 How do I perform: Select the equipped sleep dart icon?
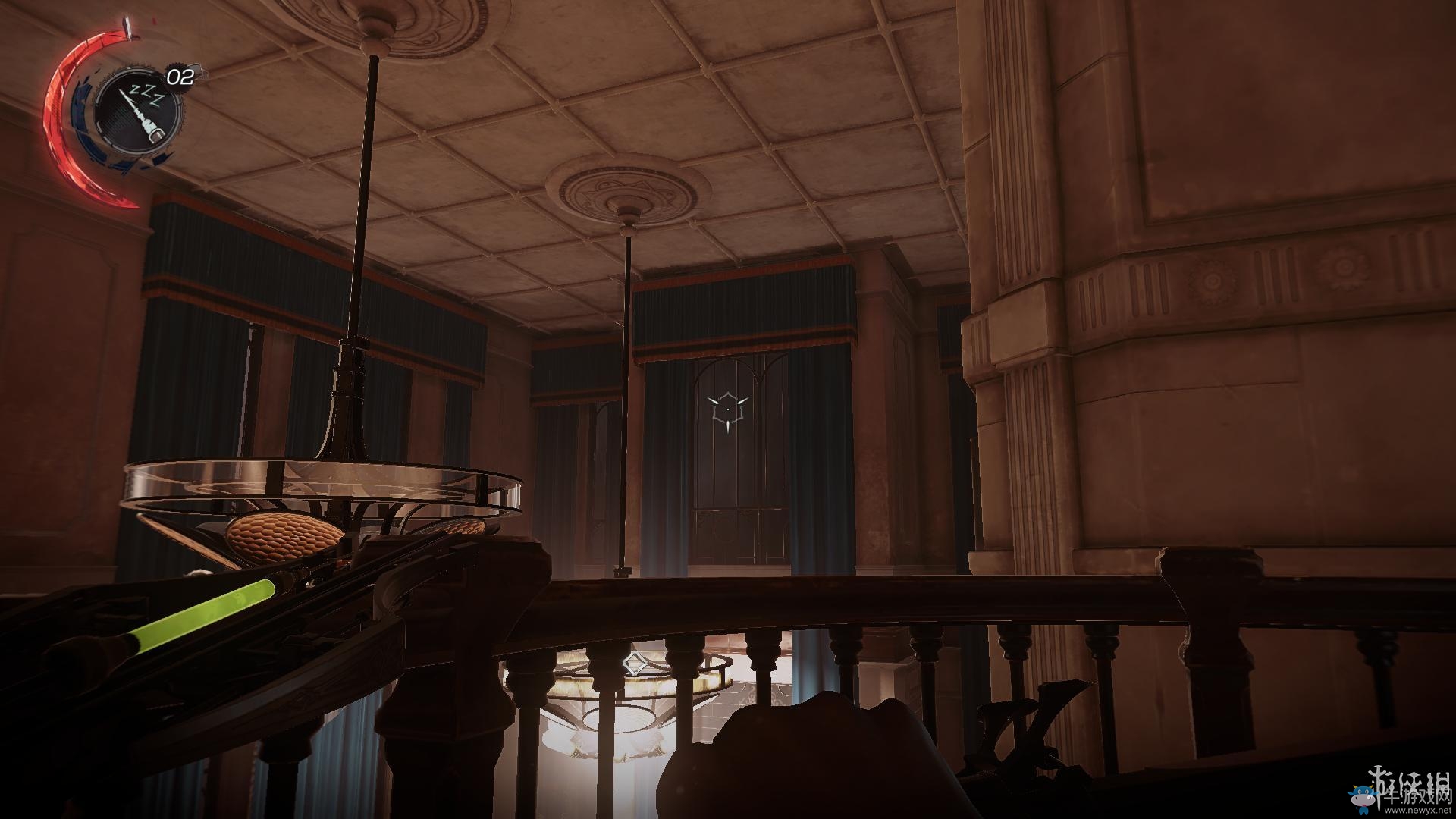(139, 112)
